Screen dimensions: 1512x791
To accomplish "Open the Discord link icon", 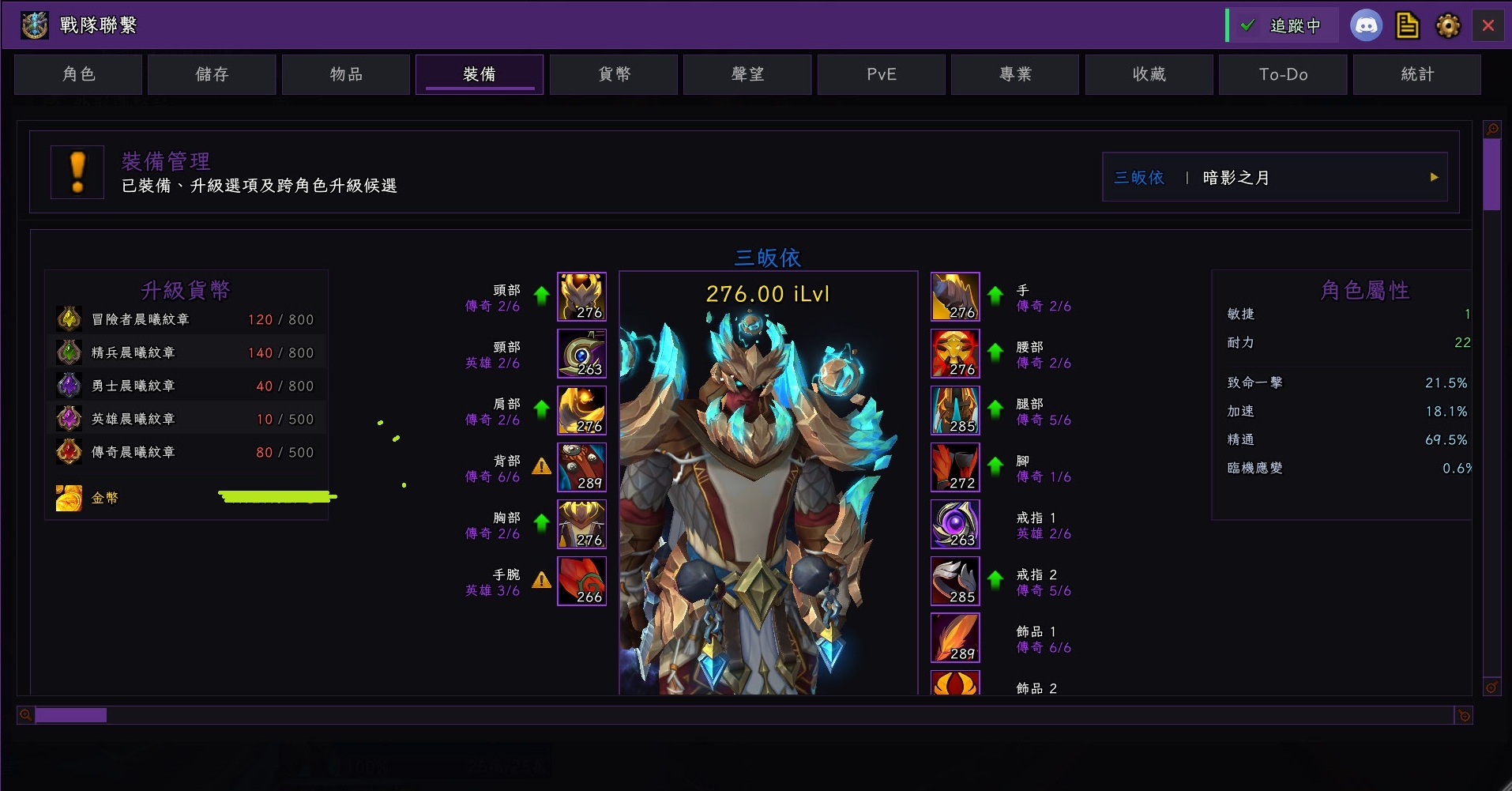I will [x=1367, y=25].
